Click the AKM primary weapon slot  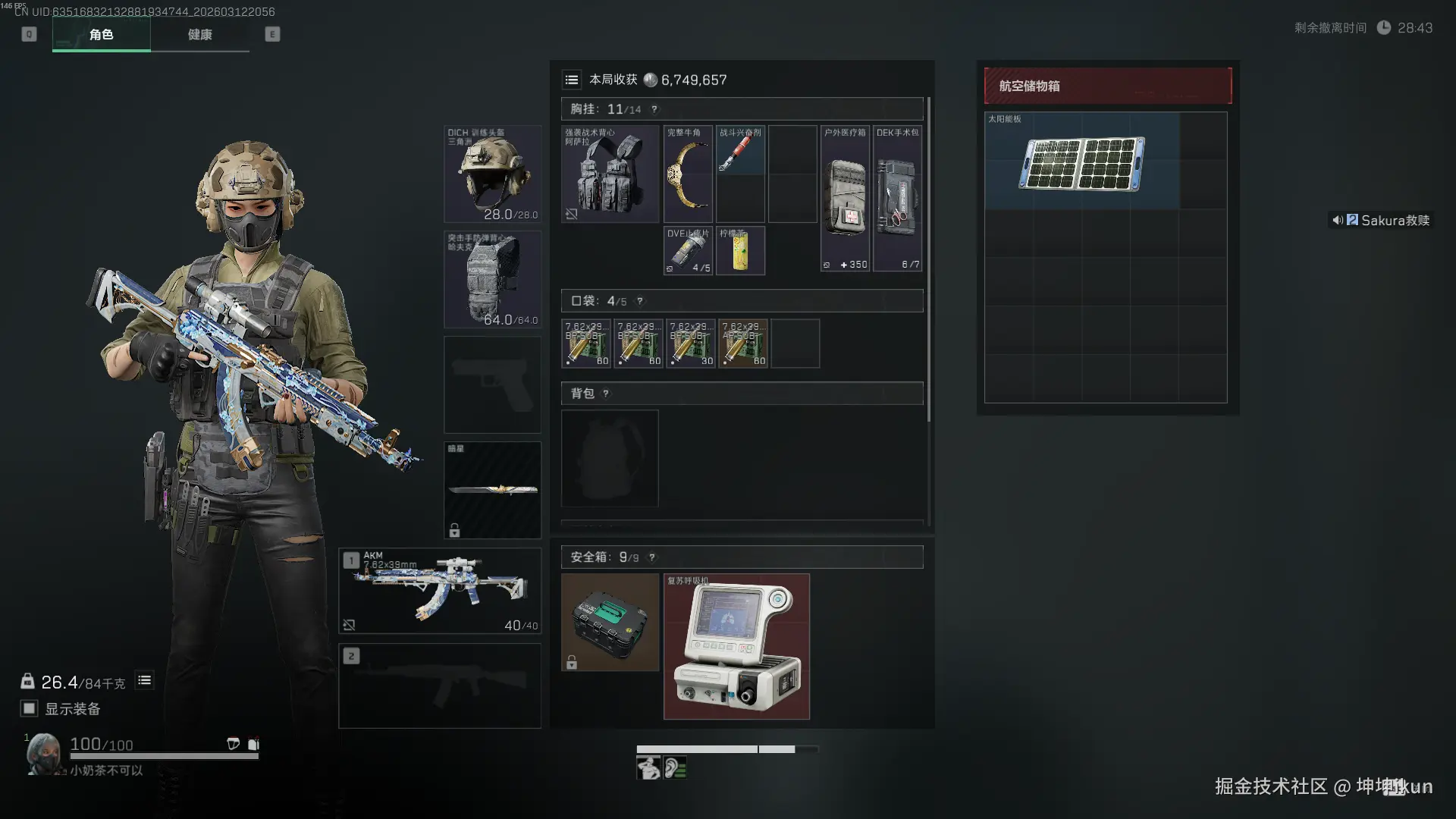pos(440,591)
